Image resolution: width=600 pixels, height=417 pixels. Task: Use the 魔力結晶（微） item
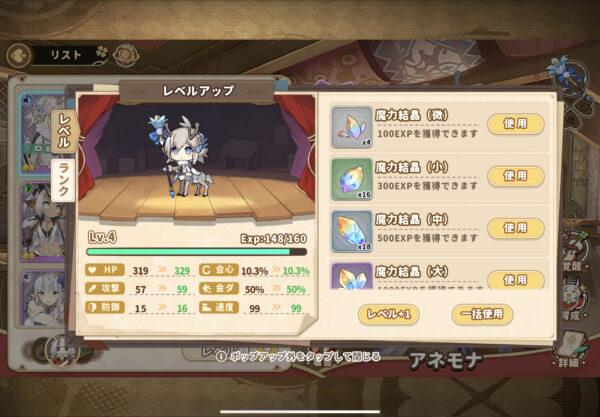515,124
